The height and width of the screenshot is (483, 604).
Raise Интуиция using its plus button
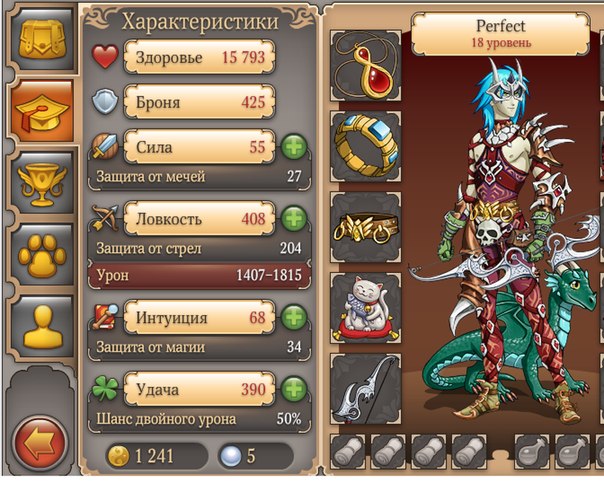[293, 318]
